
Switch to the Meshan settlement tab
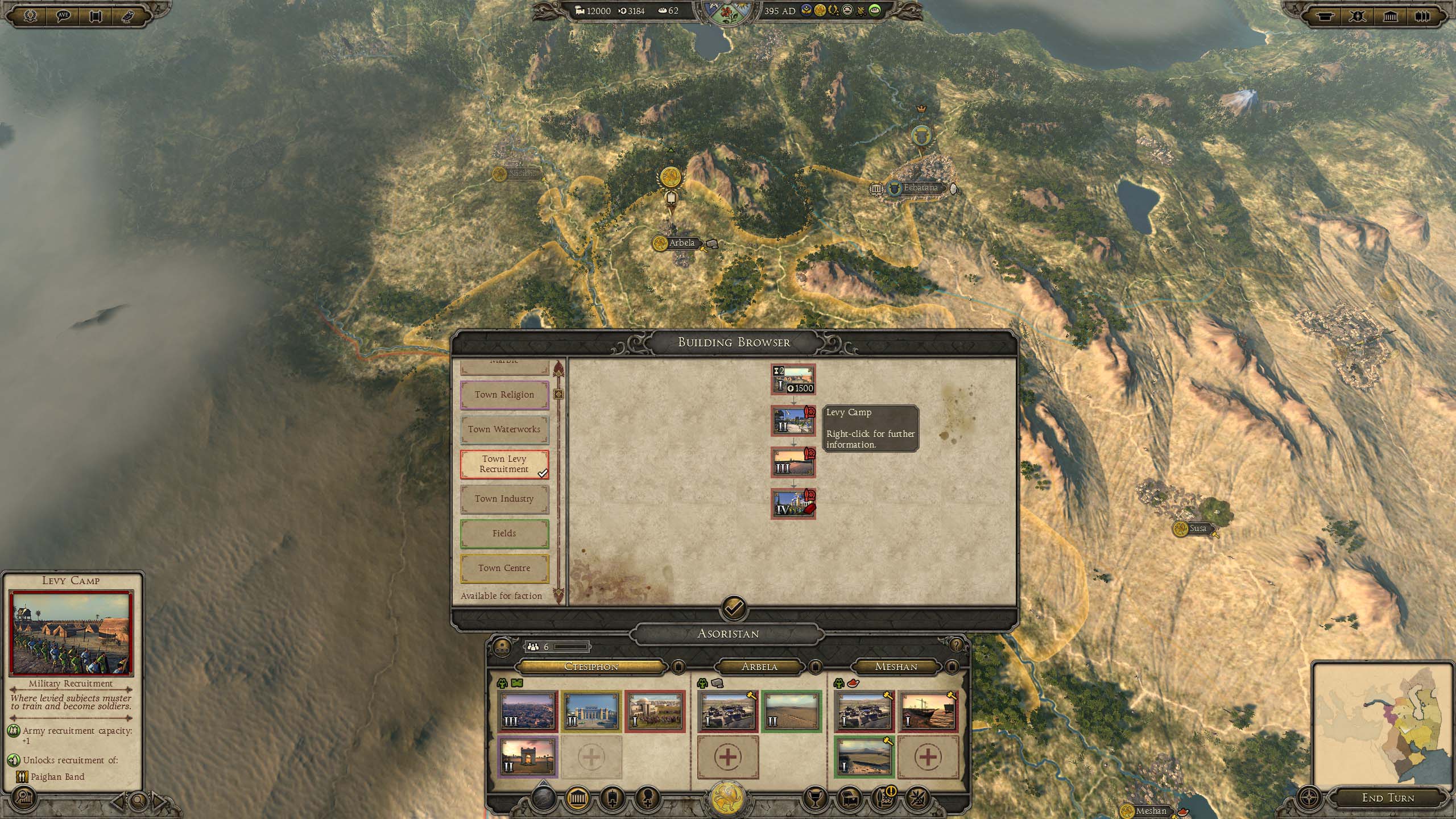896,667
